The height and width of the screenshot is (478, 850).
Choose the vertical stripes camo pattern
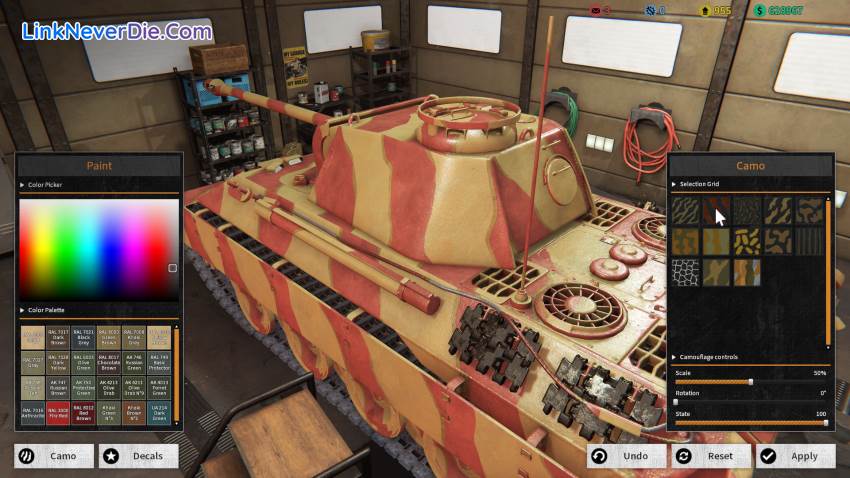click(x=809, y=241)
